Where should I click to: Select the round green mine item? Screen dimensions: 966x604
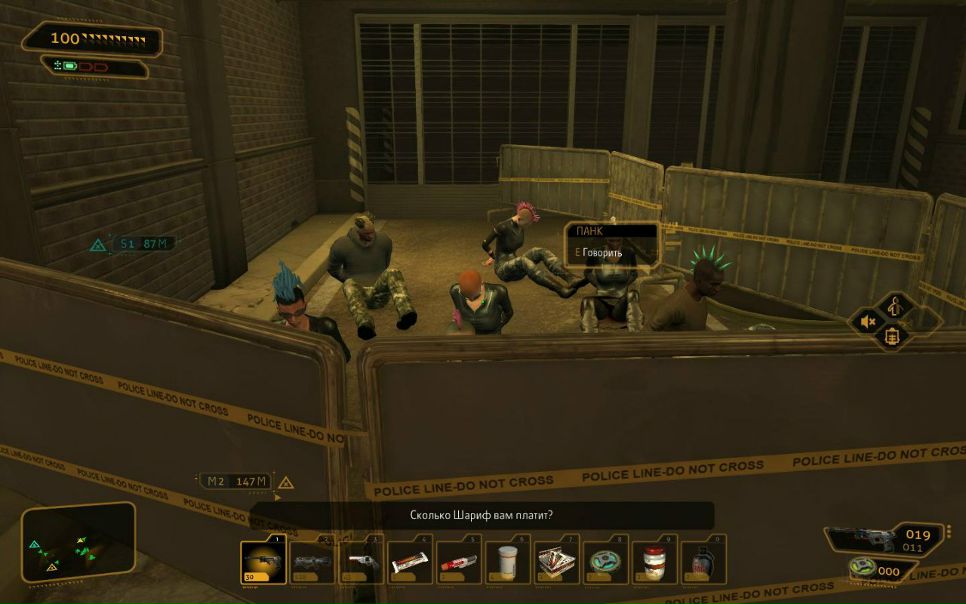pos(605,561)
